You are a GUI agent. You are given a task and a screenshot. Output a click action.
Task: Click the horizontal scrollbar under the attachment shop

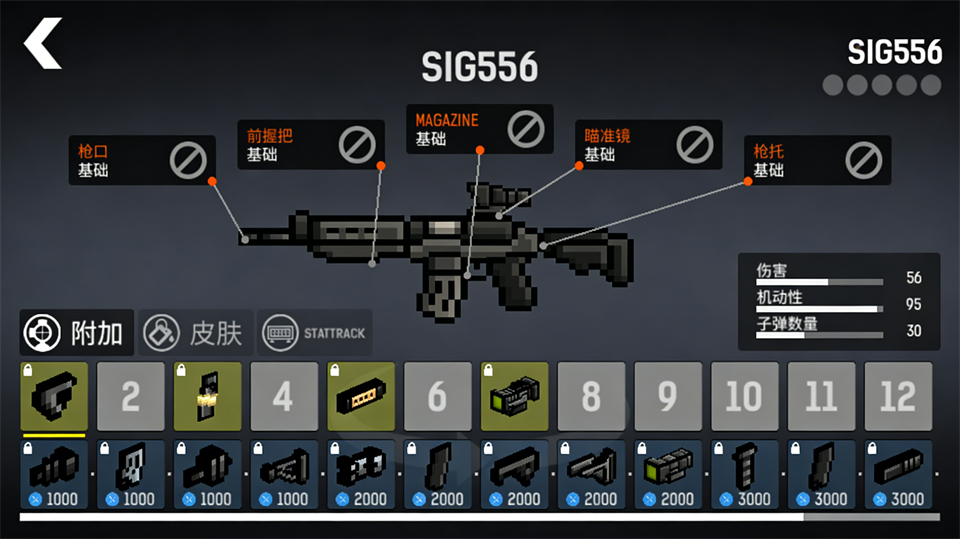tap(410, 517)
